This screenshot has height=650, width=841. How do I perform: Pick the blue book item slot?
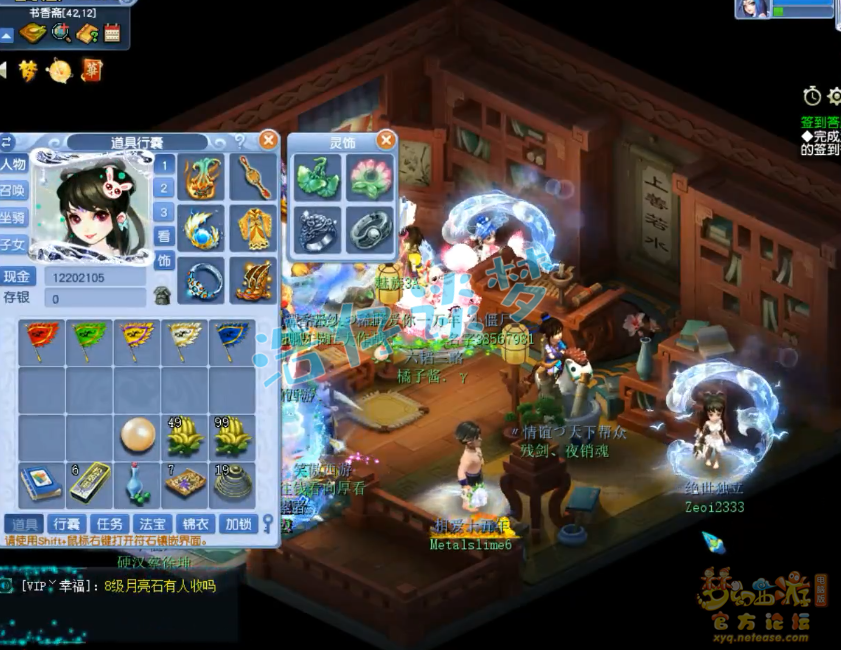[x=41, y=485]
